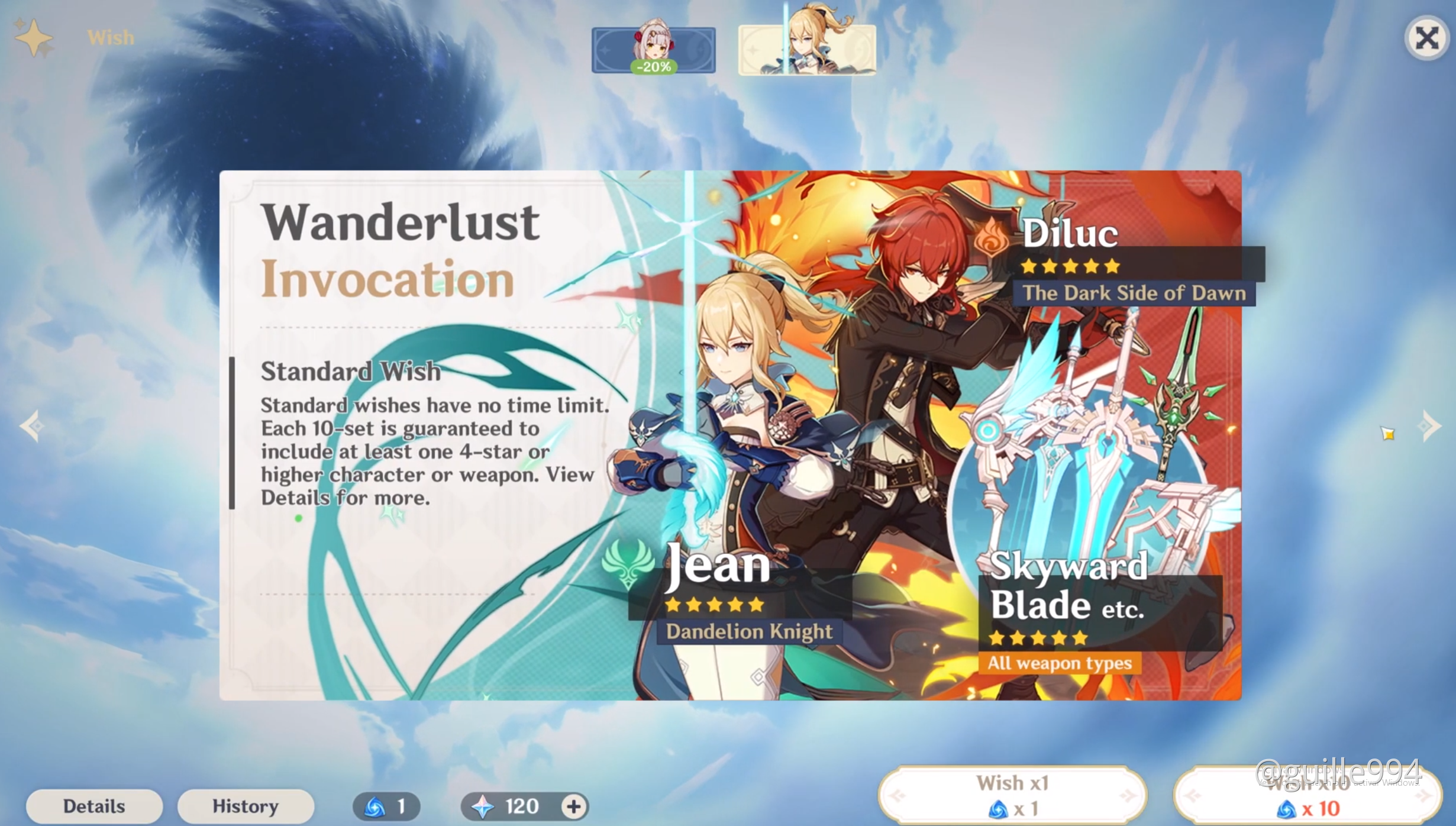Go to the next banner with right arrow
This screenshot has height=826, width=1456.
point(1431,425)
